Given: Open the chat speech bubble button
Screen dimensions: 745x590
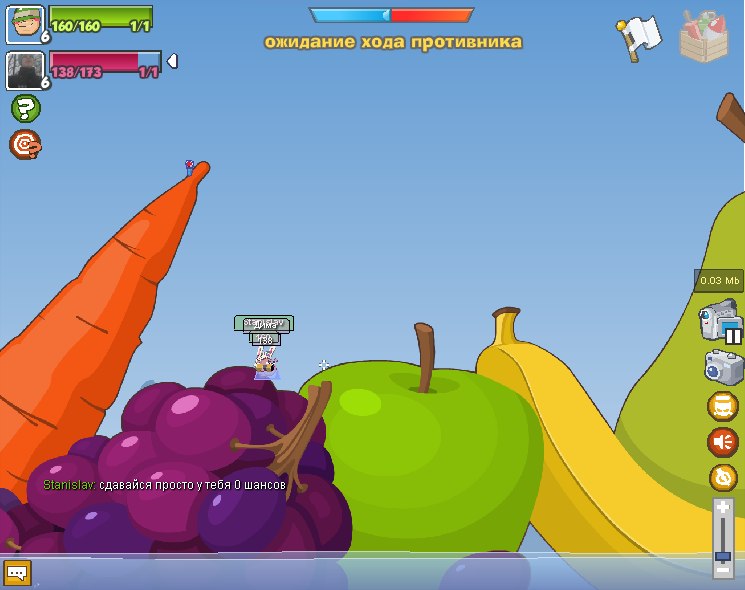Looking at the screenshot, I should (x=17, y=573).
